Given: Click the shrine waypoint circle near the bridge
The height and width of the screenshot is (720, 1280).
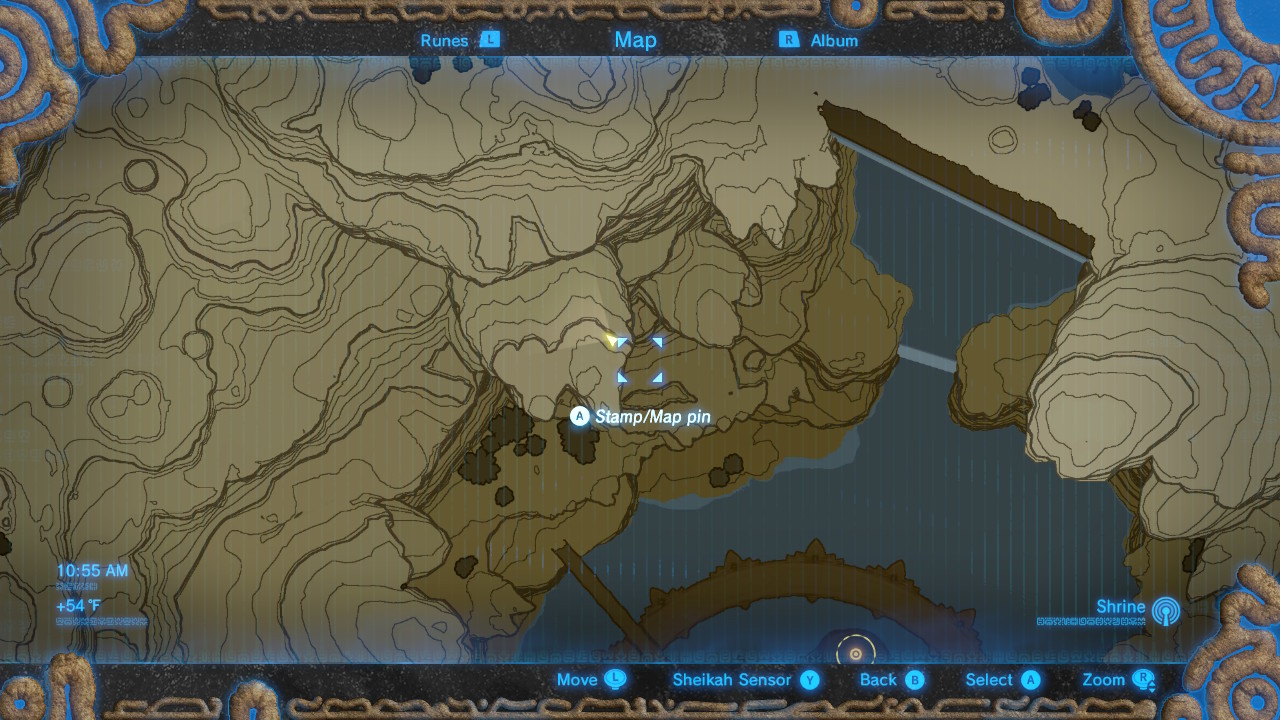Looking at the screenshot, I should pyautogui.click(x=855, y=652).
